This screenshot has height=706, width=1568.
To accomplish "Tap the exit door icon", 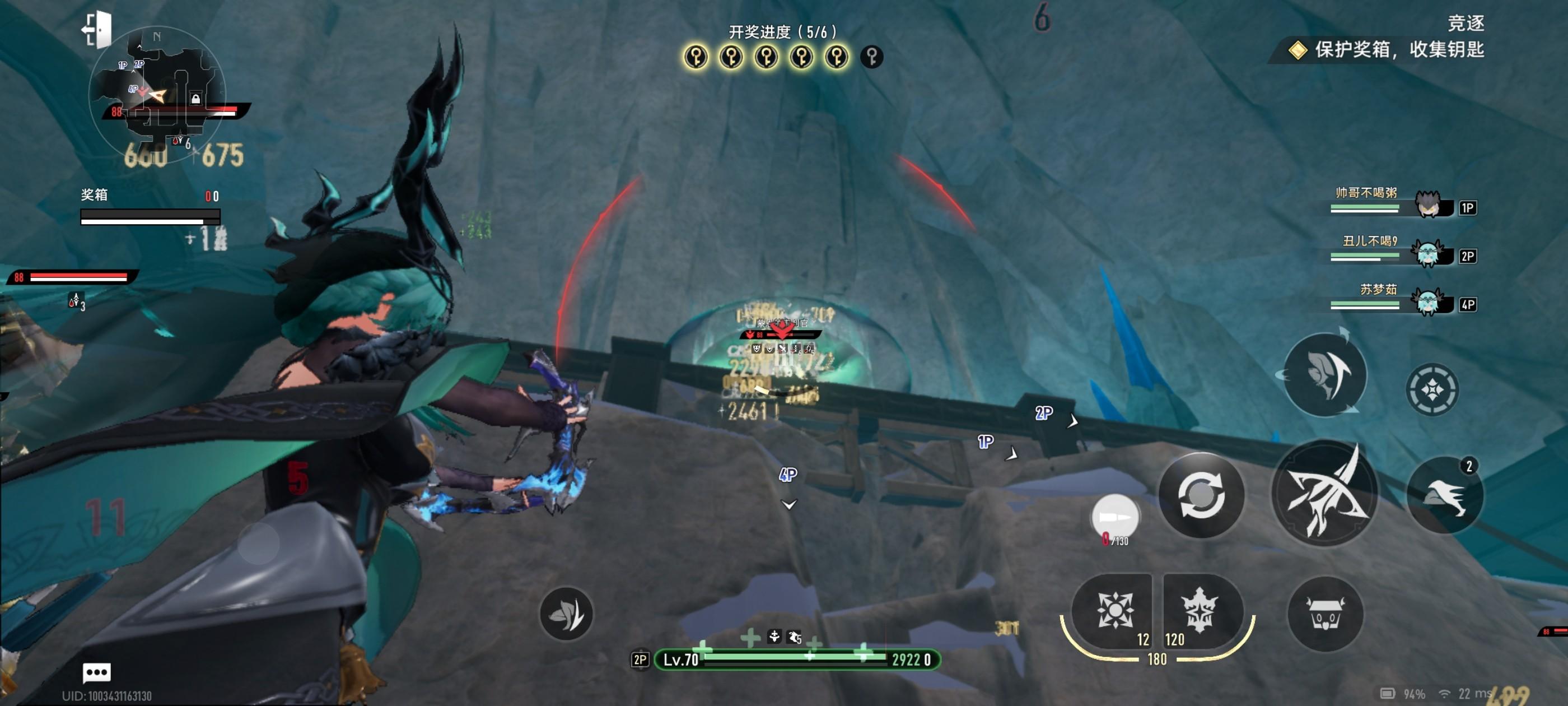I will click(x=97, y=29).
